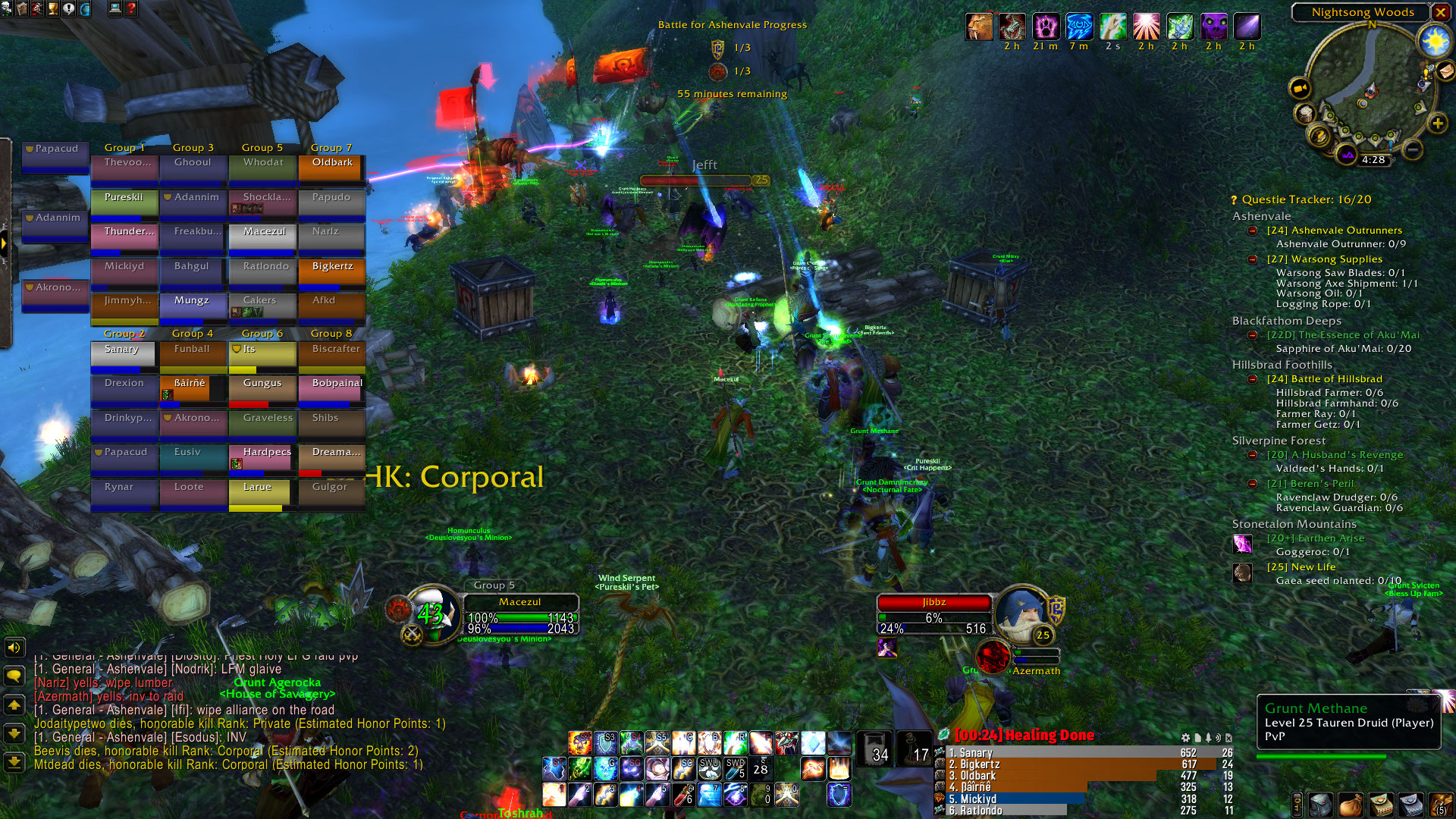Viewport: 1456px width, 819px height.
Task: Activate the fiery skull S2 ability
Action: [580, 743]
